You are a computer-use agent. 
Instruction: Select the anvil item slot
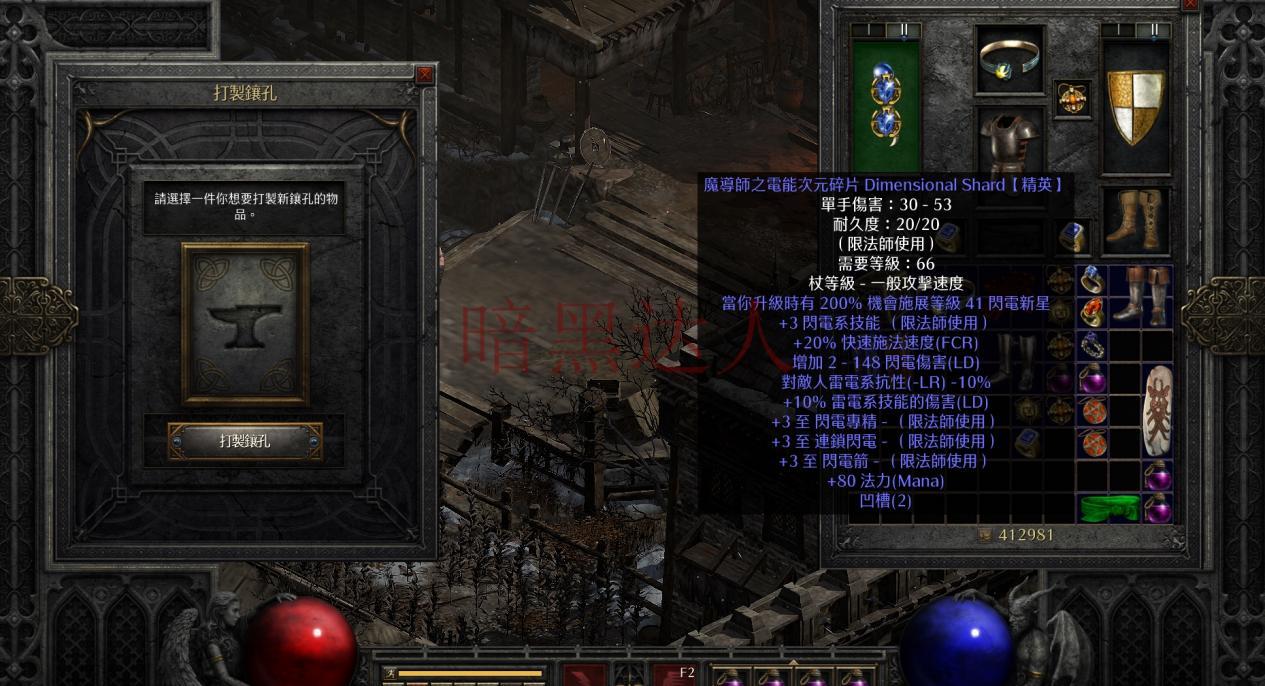(x=245, y=323)
